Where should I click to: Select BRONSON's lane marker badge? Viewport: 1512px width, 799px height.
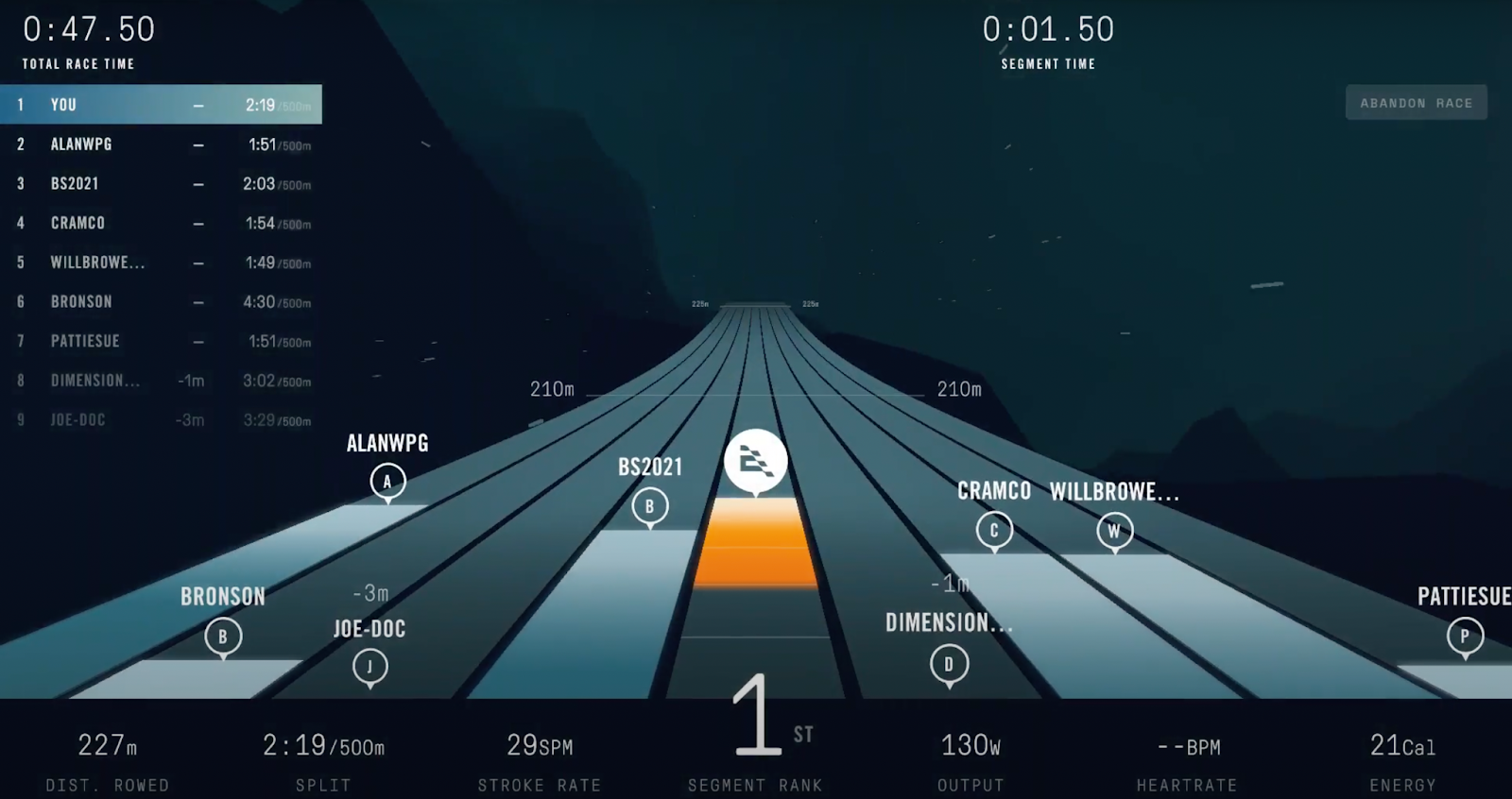(223, 637)
